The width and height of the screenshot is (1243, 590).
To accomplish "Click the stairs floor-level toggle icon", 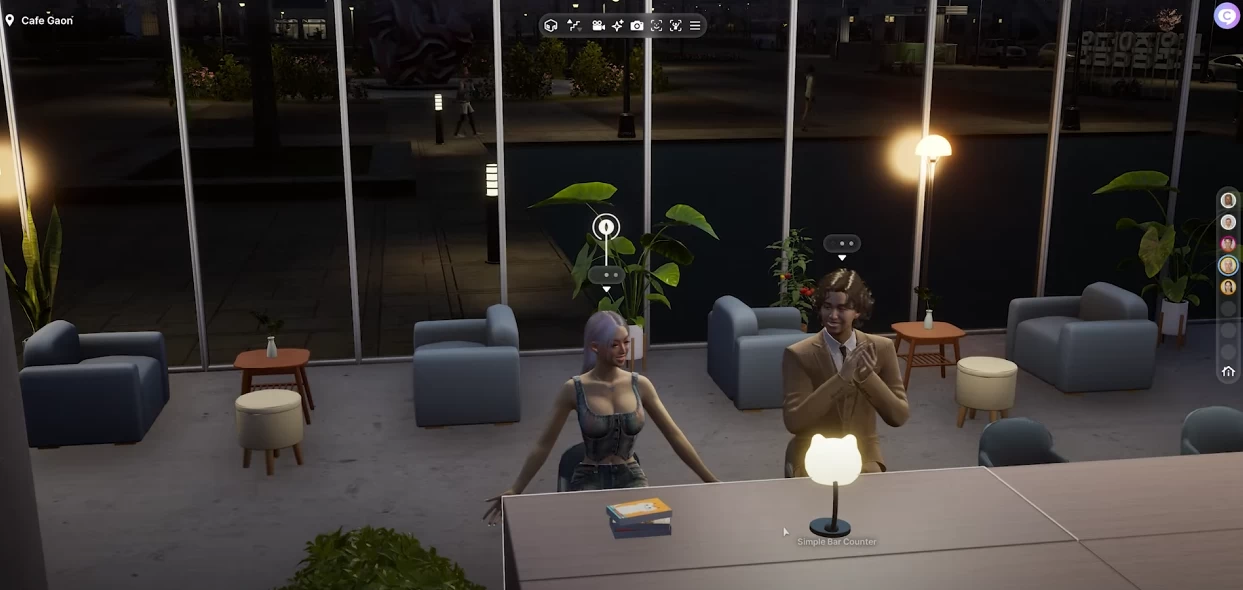I will click(x=574, y=25).
